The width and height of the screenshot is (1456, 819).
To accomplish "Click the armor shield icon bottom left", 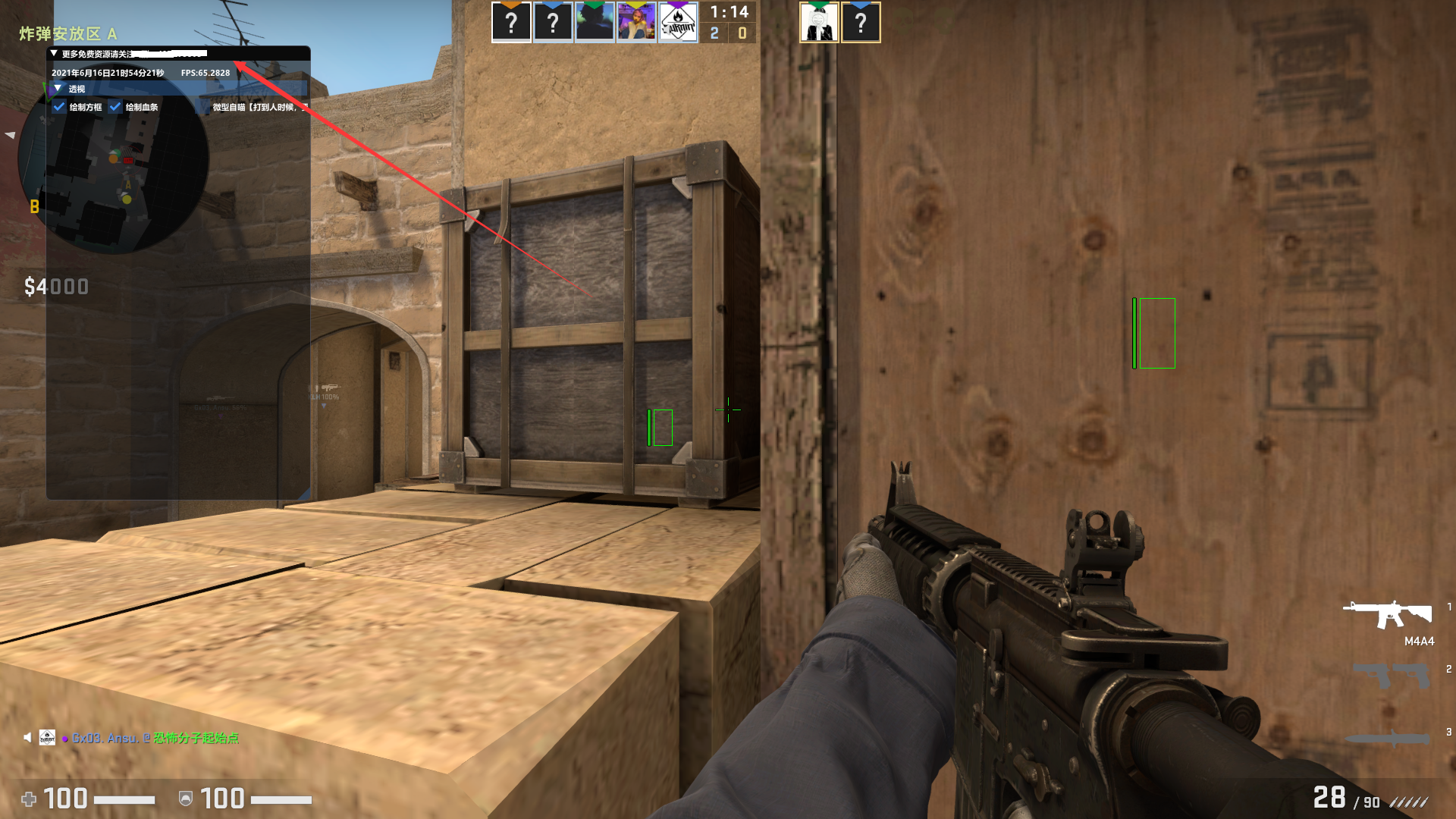I will point(186,799).
